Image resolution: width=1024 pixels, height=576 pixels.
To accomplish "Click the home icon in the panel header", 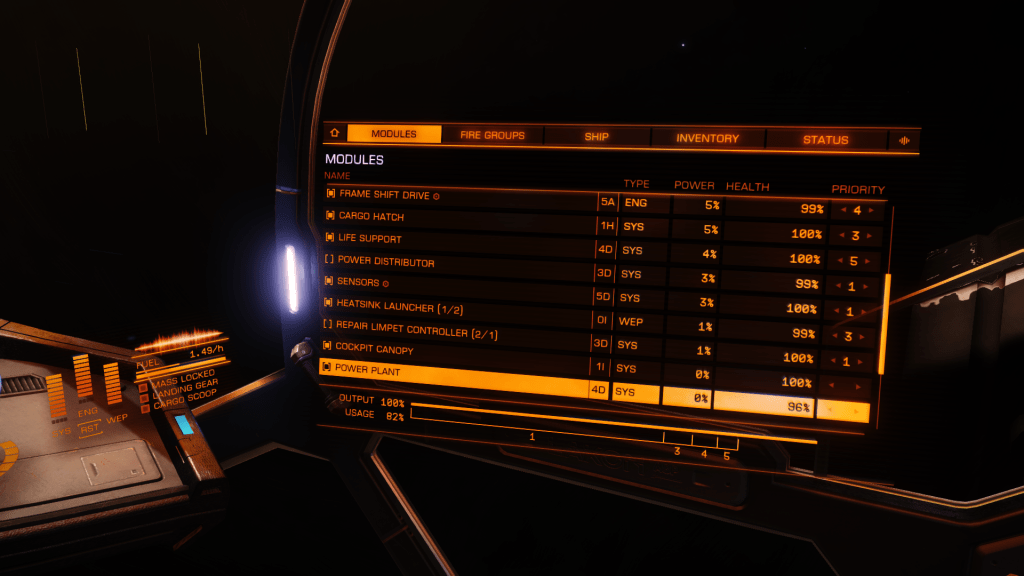I will click(333, 133).
